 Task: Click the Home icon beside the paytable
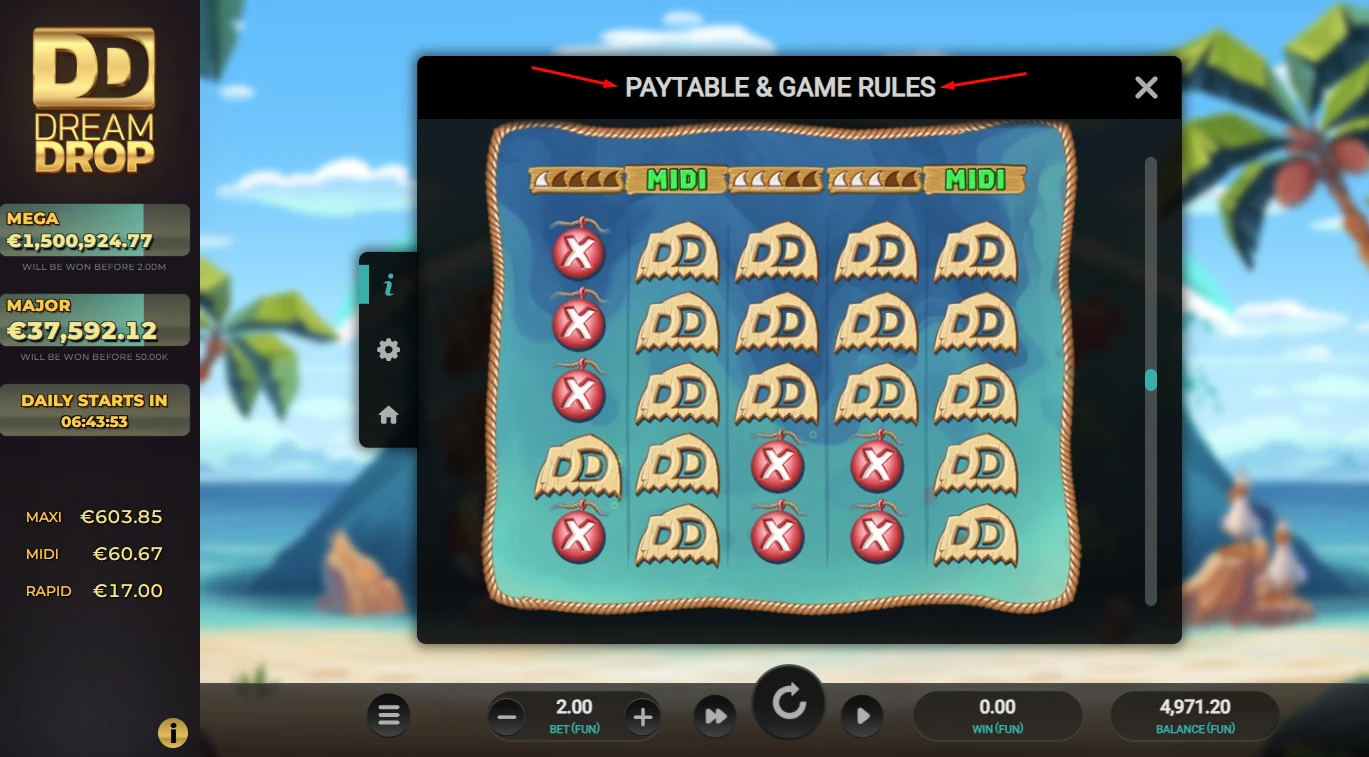(x=388, y=417)
